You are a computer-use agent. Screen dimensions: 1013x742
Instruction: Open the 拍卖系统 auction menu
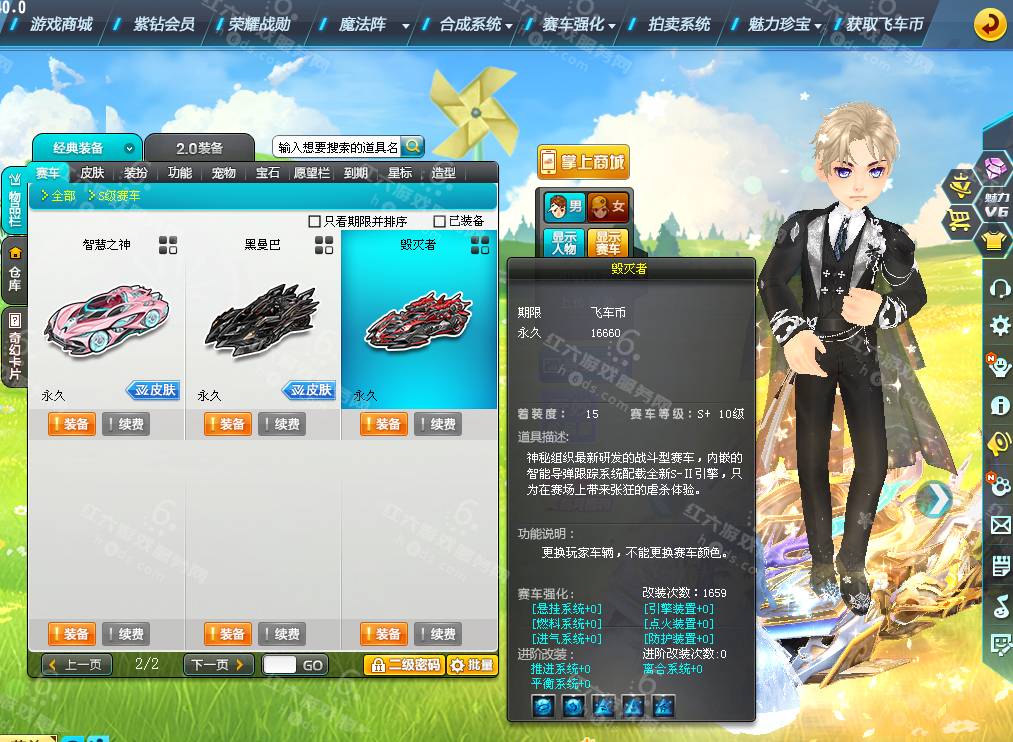[679, 23]
